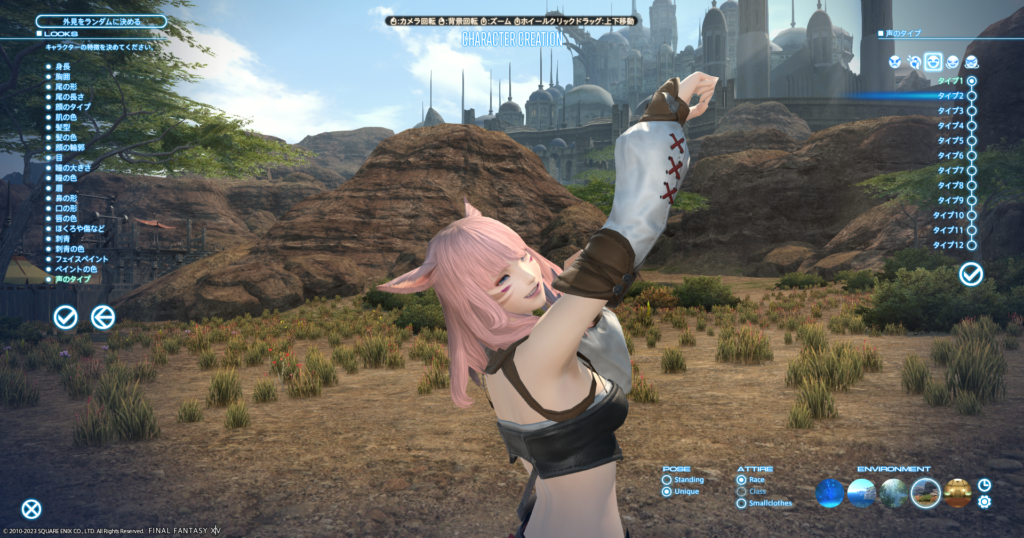Go back with the left arrow button
1024x538 pixels.
[102, 318]
